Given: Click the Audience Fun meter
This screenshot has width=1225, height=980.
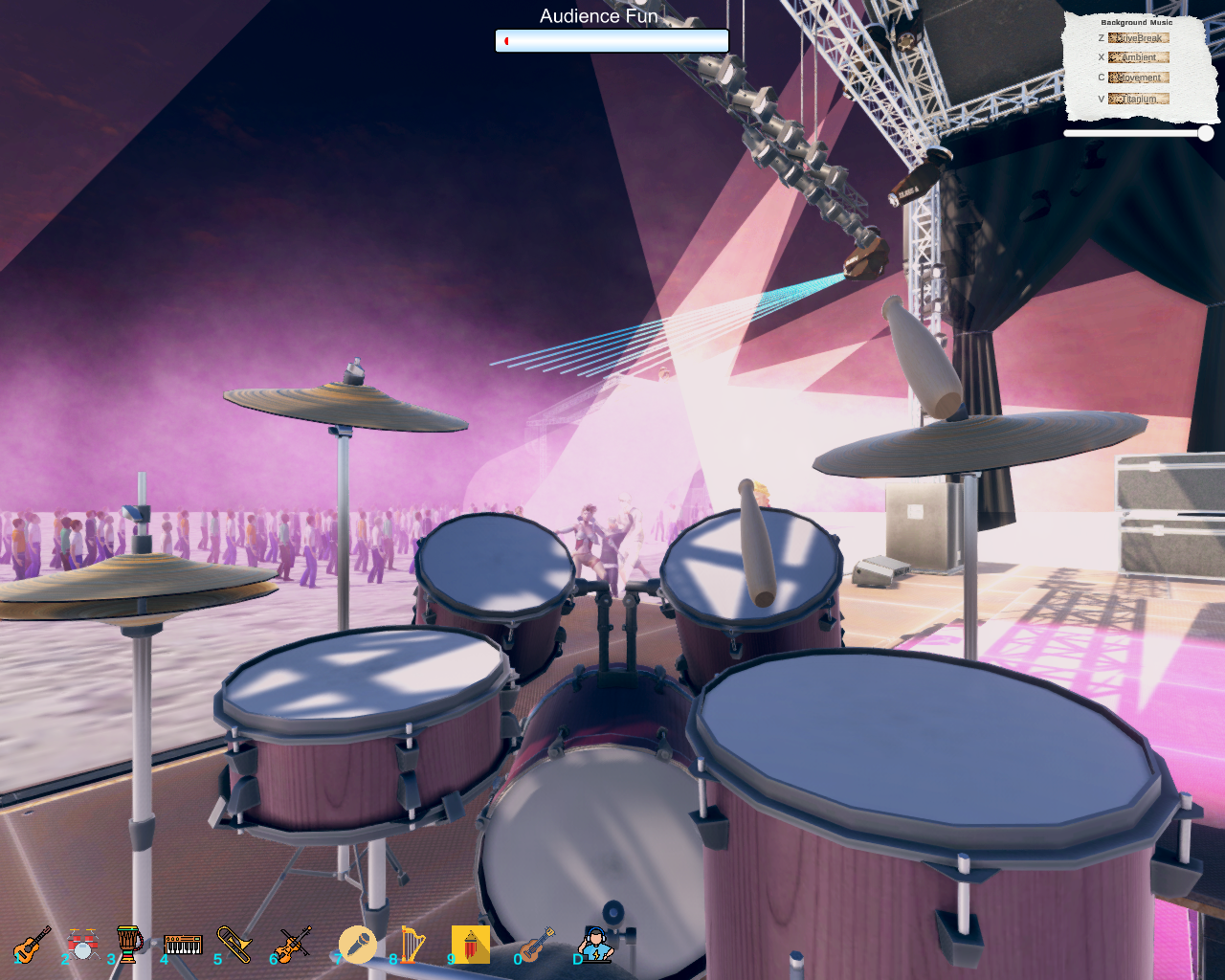Looking at the screenshot, I should (612, 40).
